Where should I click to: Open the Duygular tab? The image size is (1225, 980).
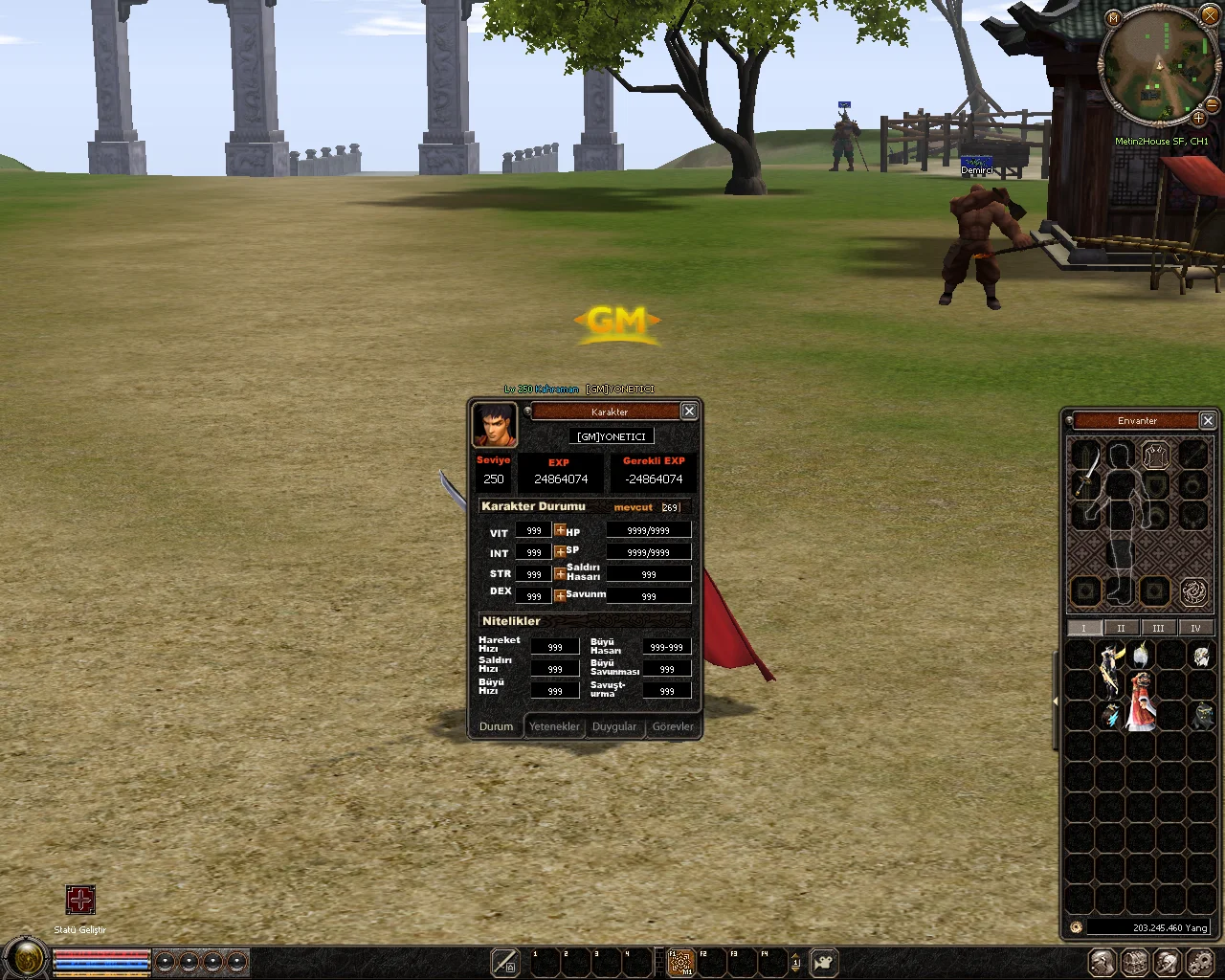click(x=614, y=726)
